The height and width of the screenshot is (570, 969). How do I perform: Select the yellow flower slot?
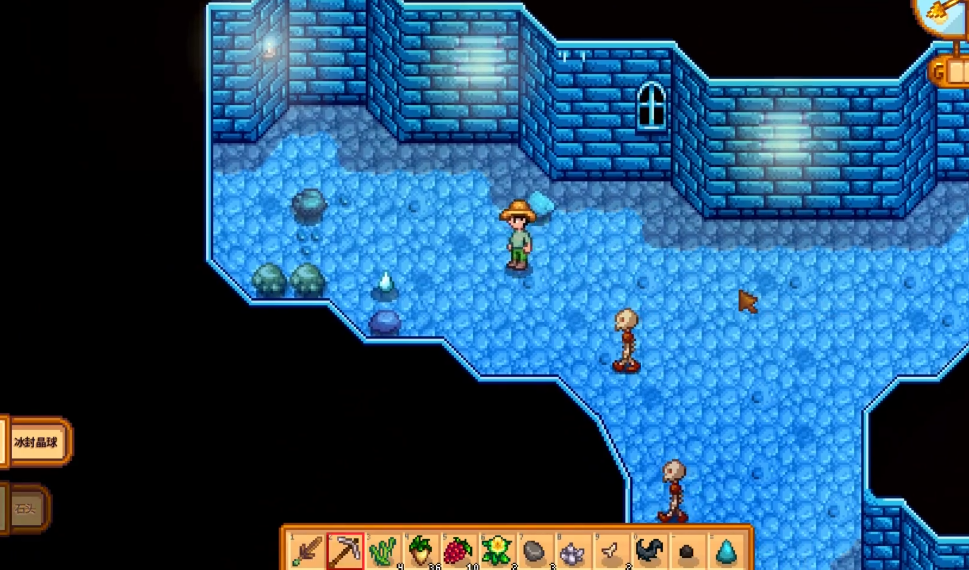(x=497, y=549)
